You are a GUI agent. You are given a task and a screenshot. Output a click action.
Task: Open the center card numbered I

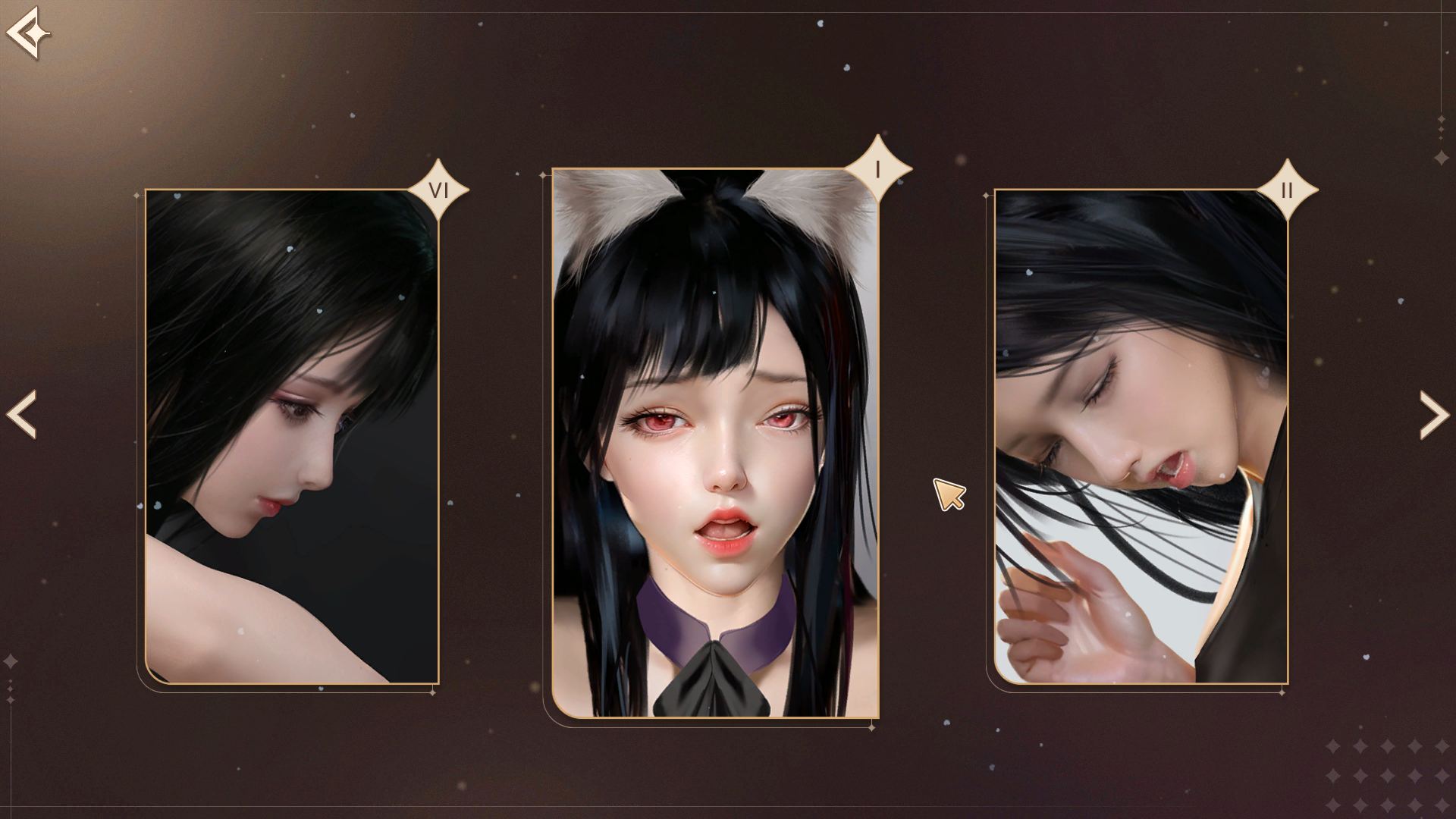point(717,440)
